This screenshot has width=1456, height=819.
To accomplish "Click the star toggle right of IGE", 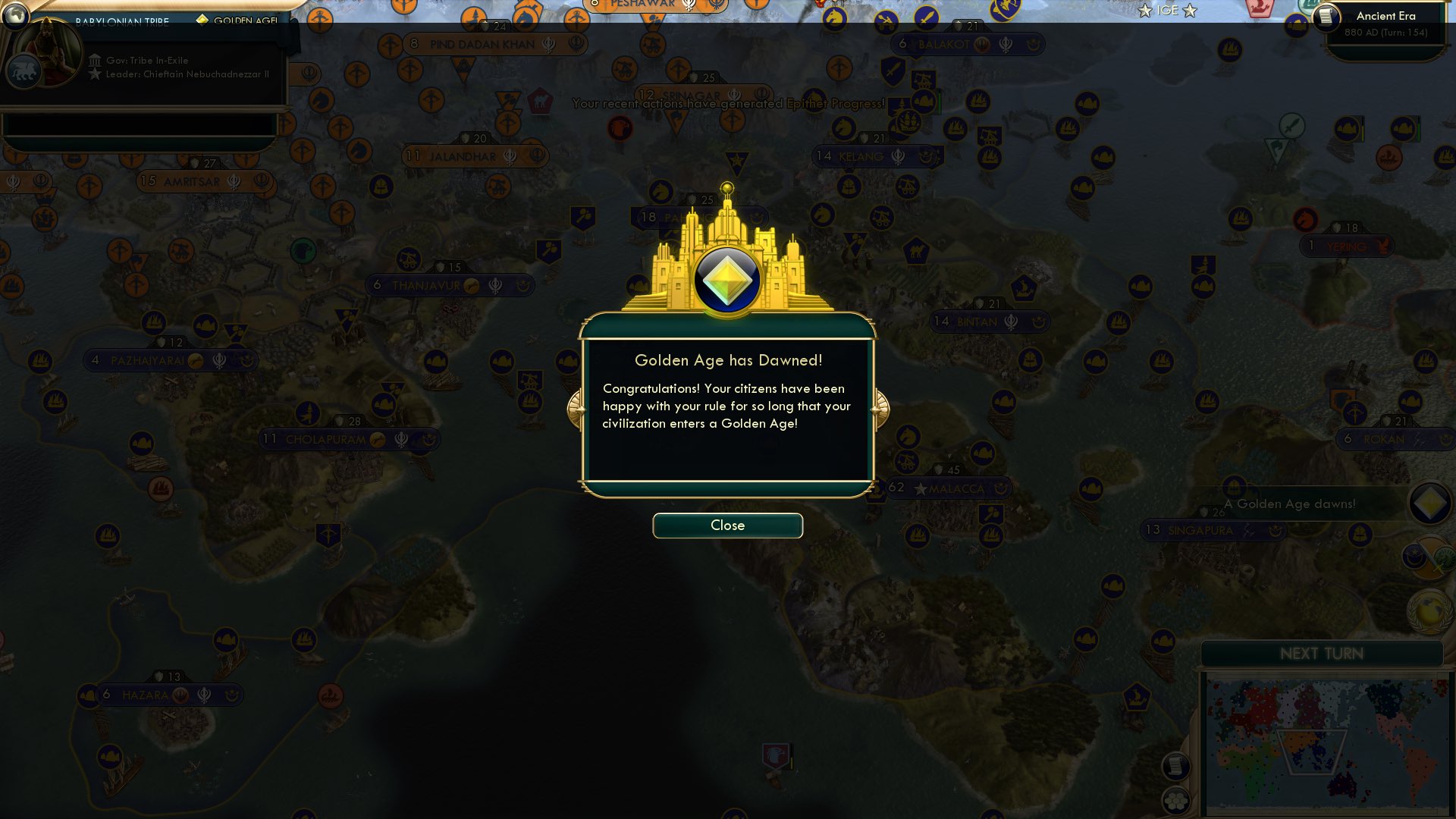I will click(x=1191, y=11).
